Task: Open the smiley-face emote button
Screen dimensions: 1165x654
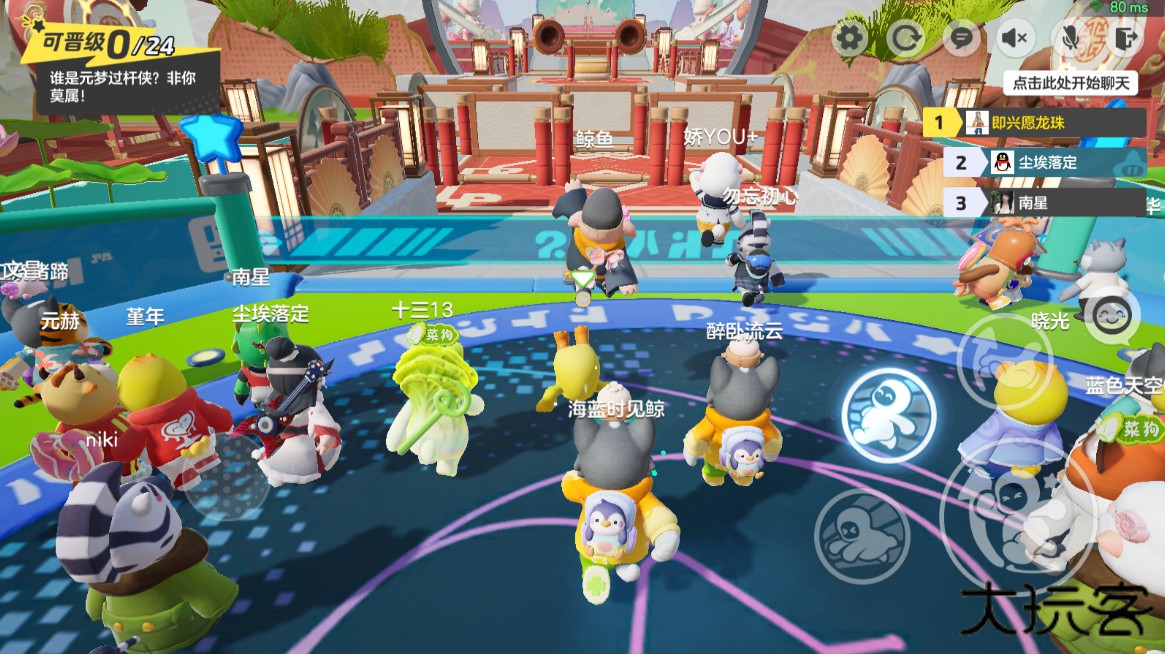Action: [1112, 317]
